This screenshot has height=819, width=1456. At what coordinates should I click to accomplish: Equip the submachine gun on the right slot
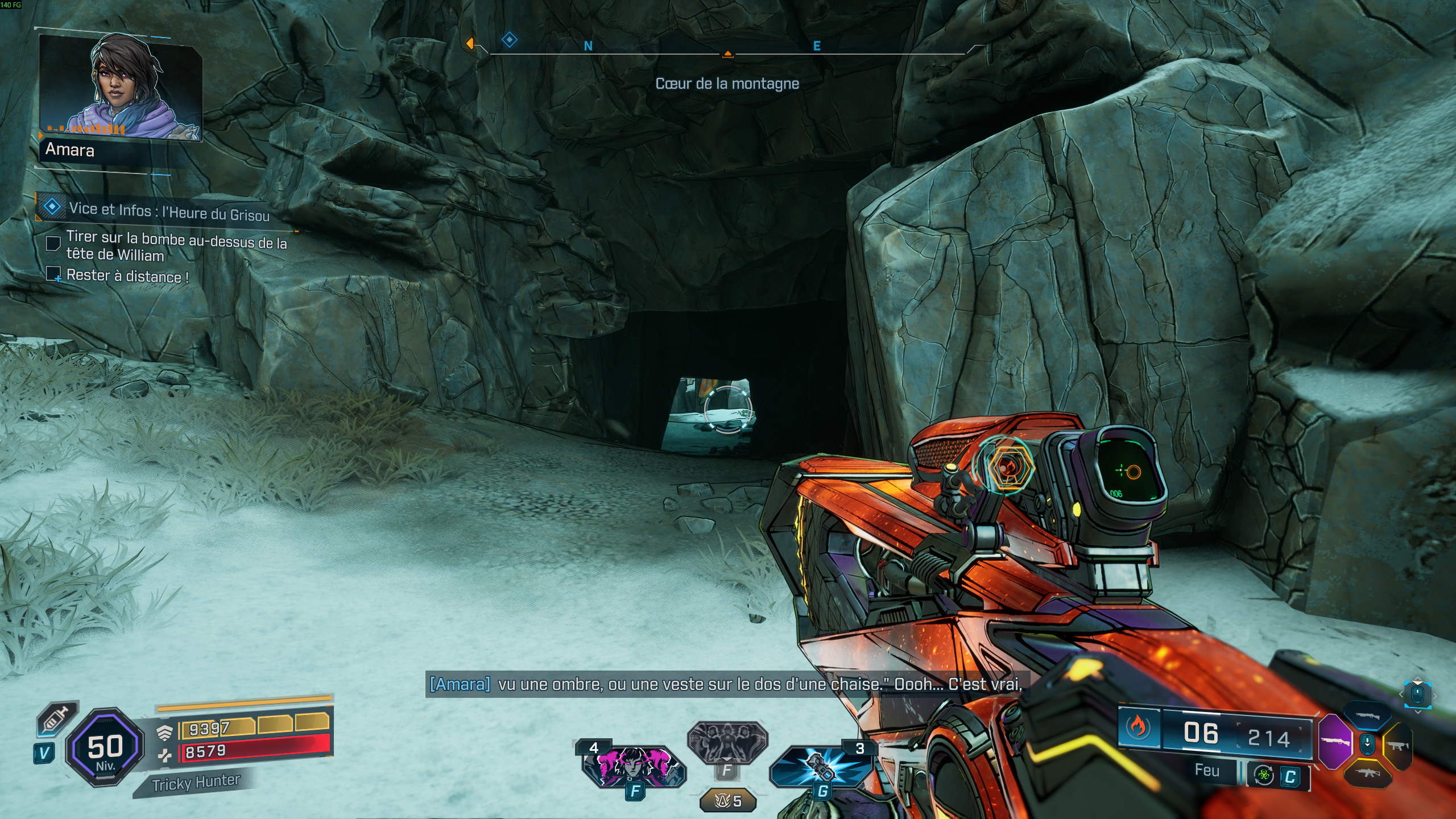pos(1397,745)
